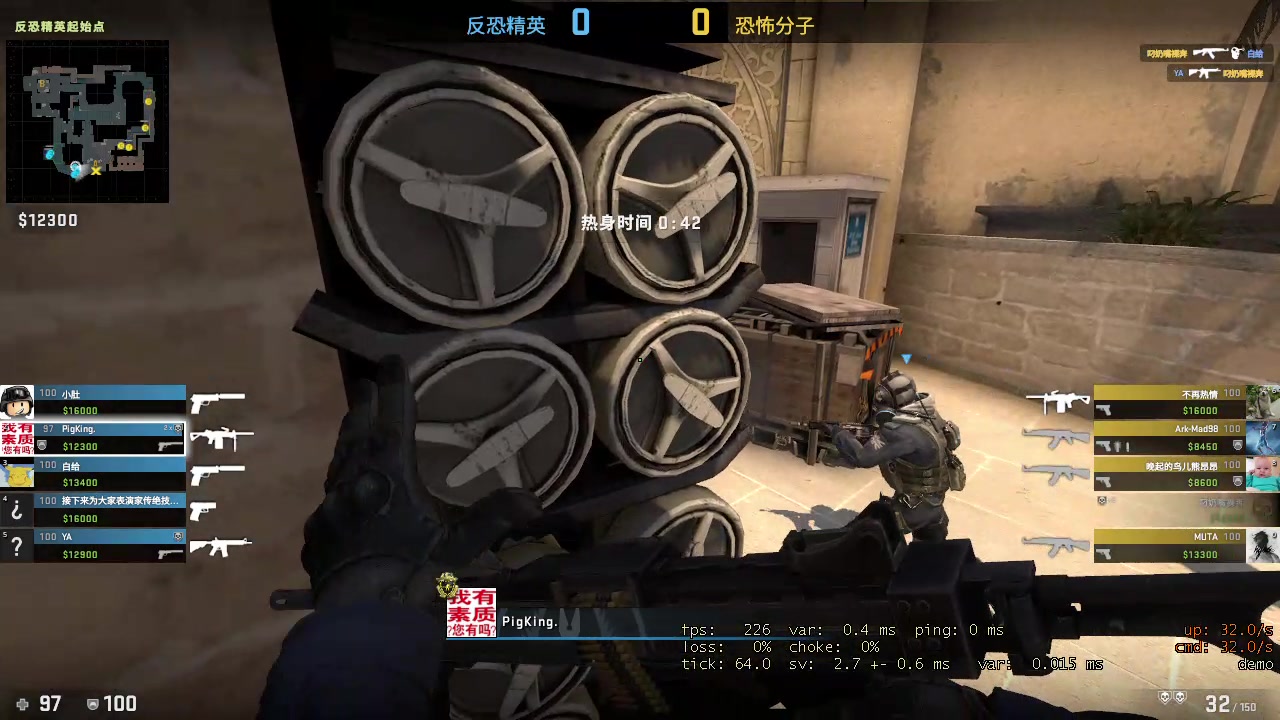Click the 热身时间 0:42 warmup timer

click(640, 223)
